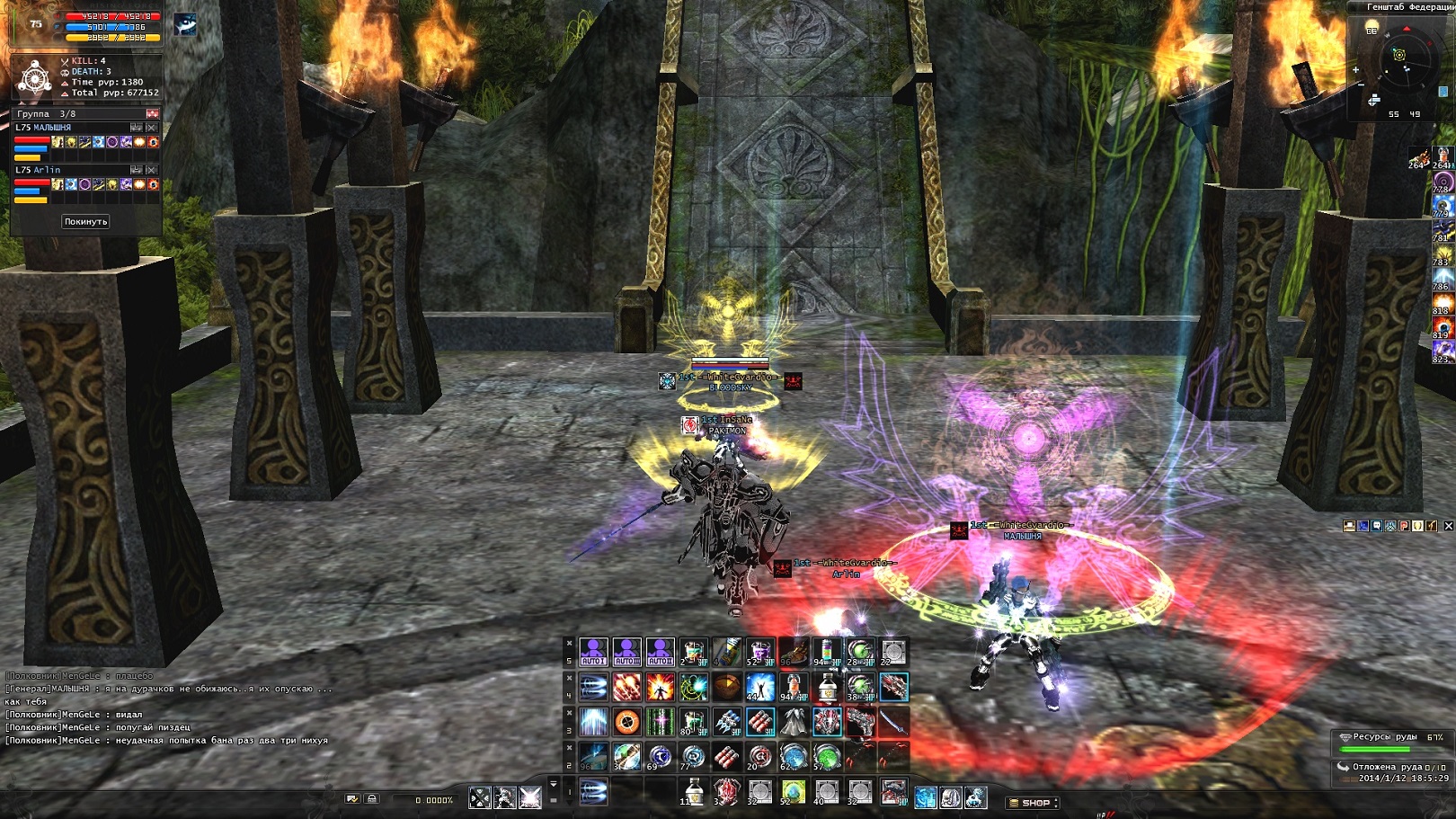
Task: Click the Покинуть leave-group button
Action: pyautogui.click(x=85, y=221)
